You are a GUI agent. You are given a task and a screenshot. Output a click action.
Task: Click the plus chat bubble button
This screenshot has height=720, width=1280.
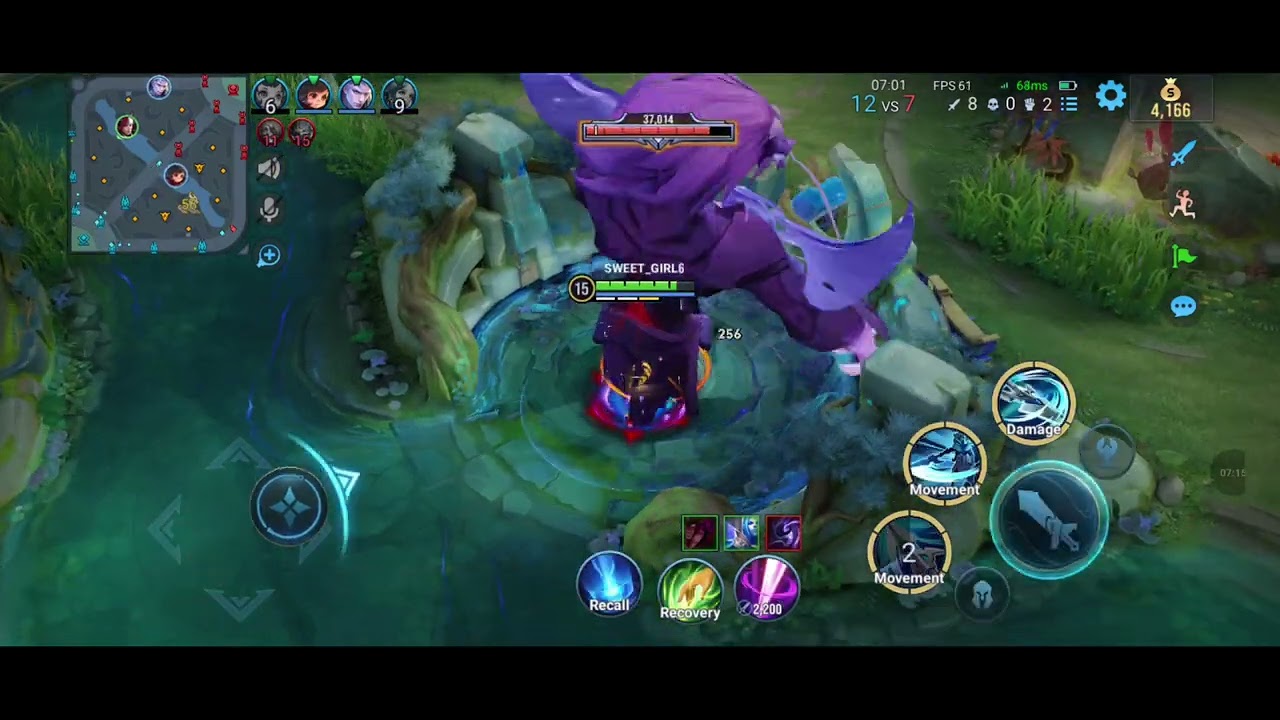pos(269,256)
